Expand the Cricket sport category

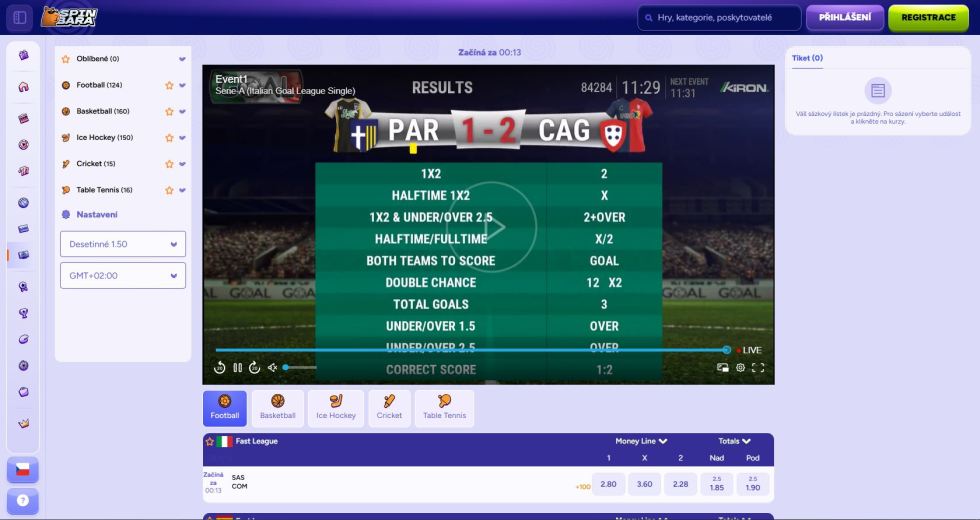click(x=182, y=163)
